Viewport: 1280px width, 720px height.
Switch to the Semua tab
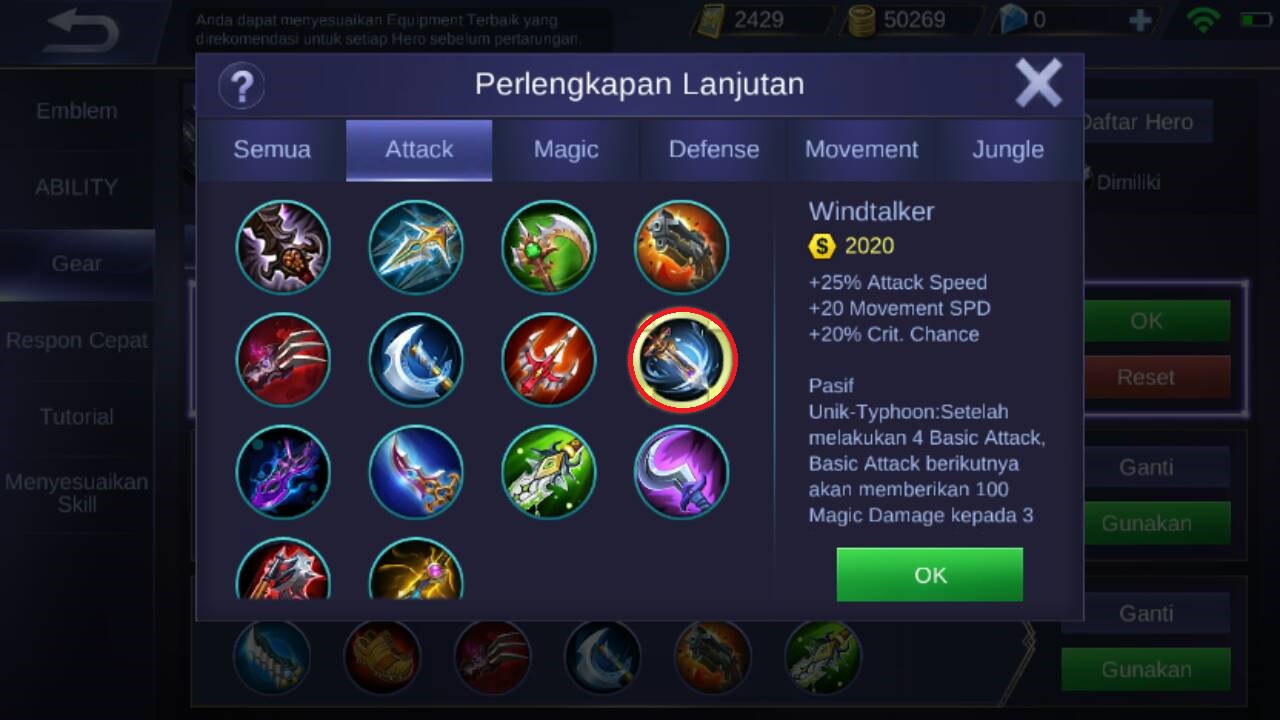[272, 150]
